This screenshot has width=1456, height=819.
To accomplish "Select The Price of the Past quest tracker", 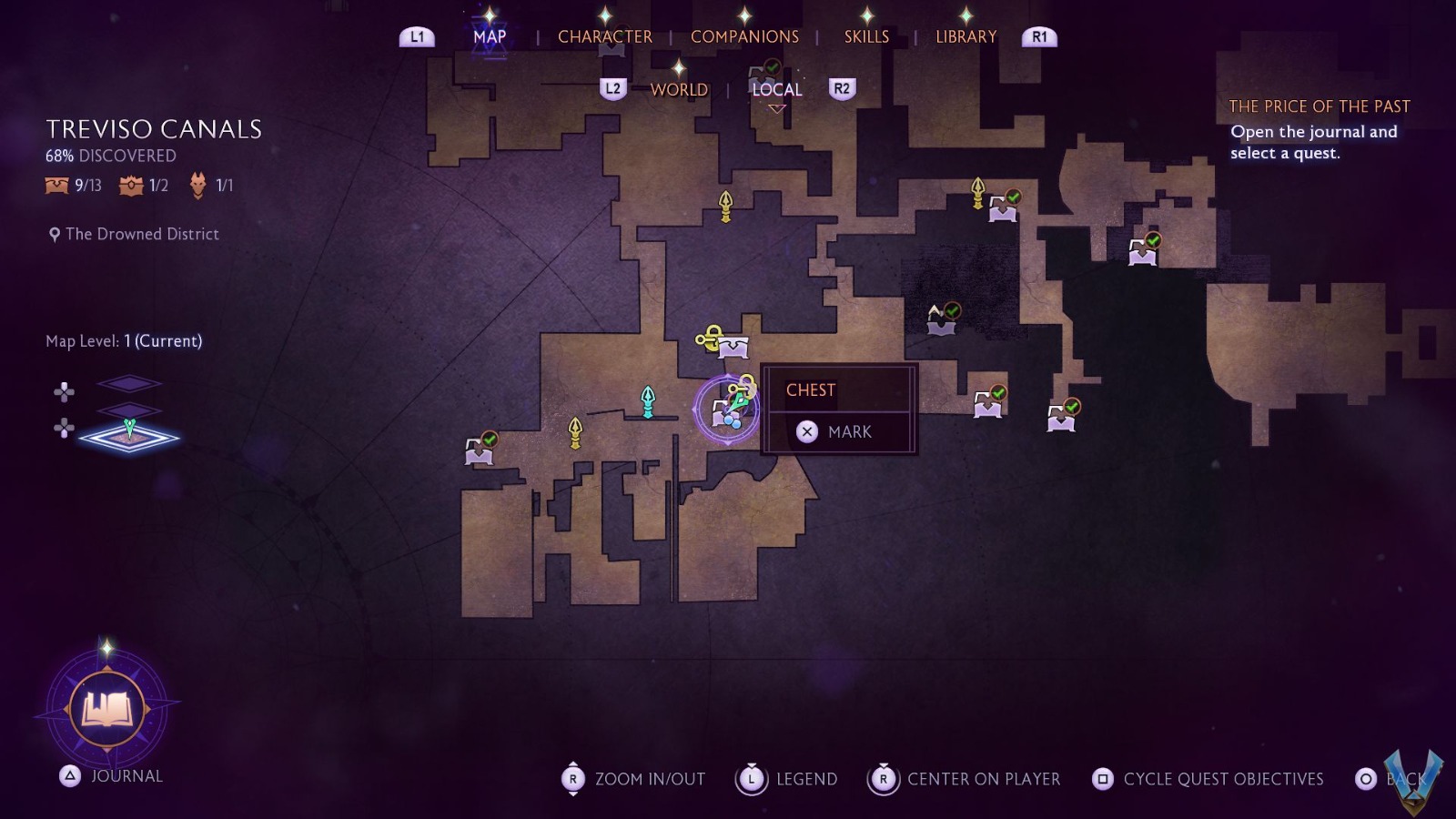I will 1319,106.
